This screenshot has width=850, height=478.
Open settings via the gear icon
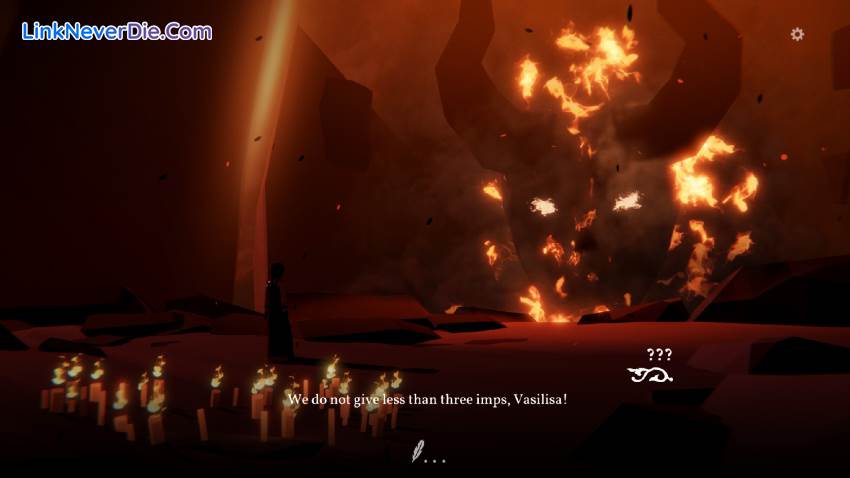pos(797,34)
